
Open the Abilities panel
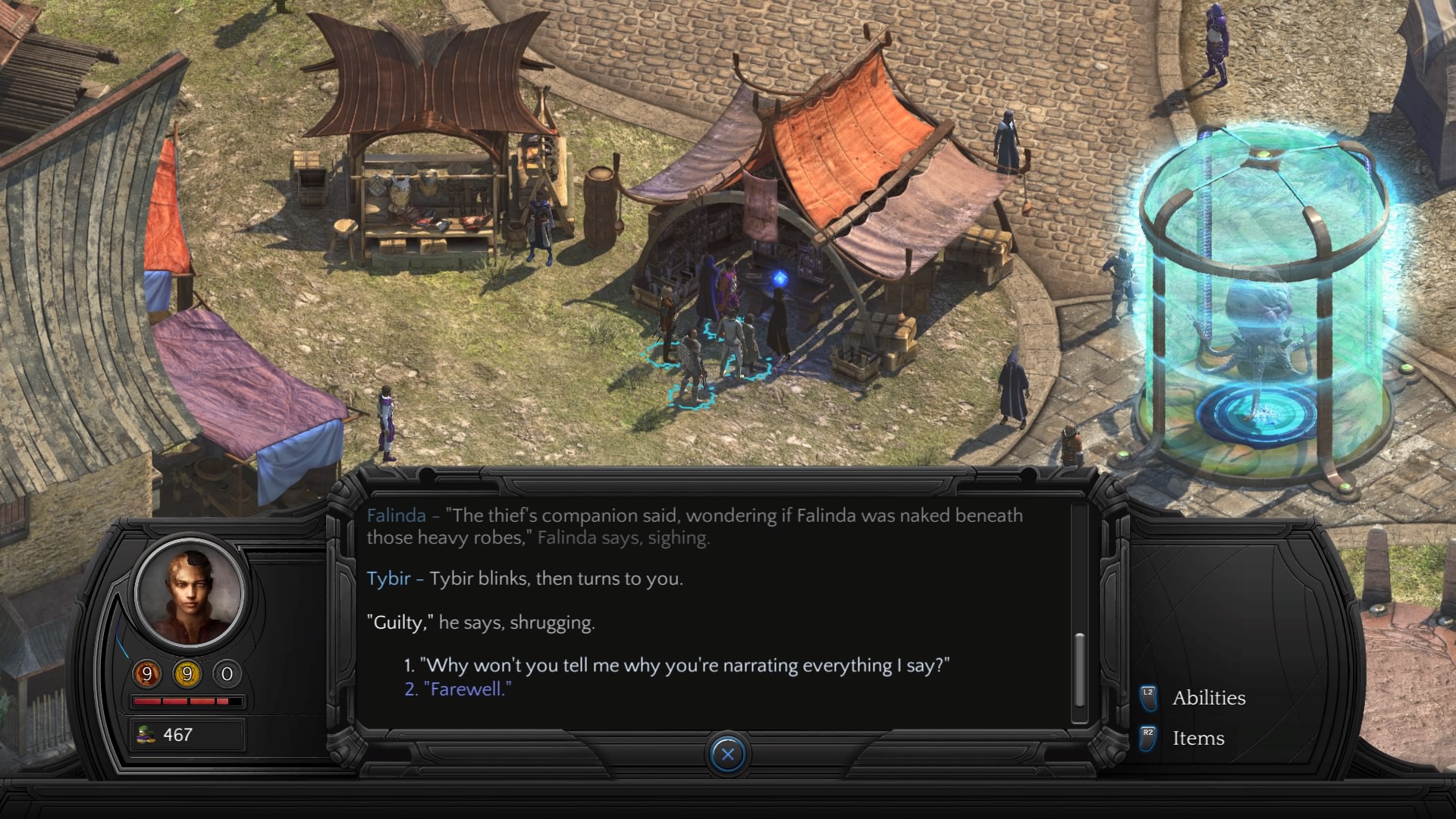pos(1208,698)
